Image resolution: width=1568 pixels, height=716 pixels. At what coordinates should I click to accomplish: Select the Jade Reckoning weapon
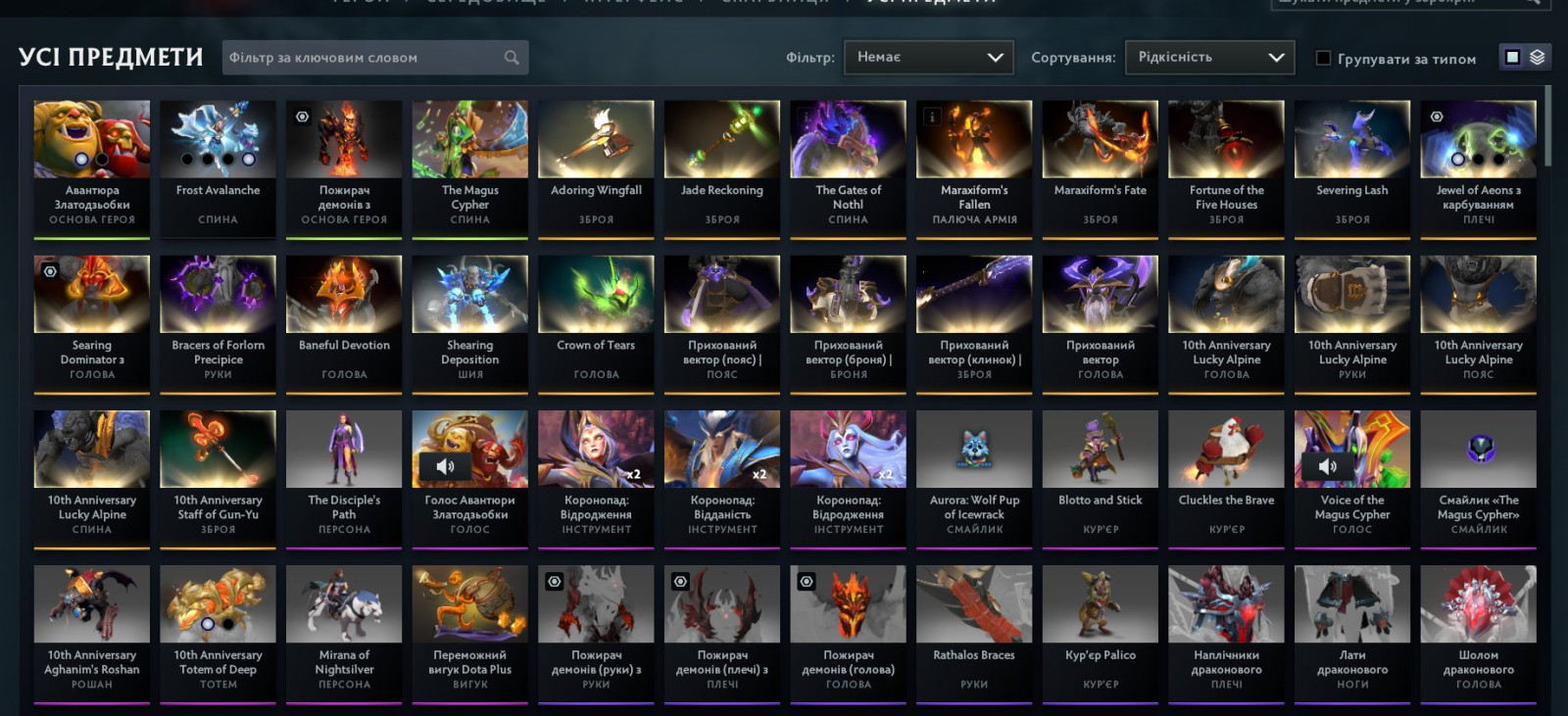click(x=722, y=167)
